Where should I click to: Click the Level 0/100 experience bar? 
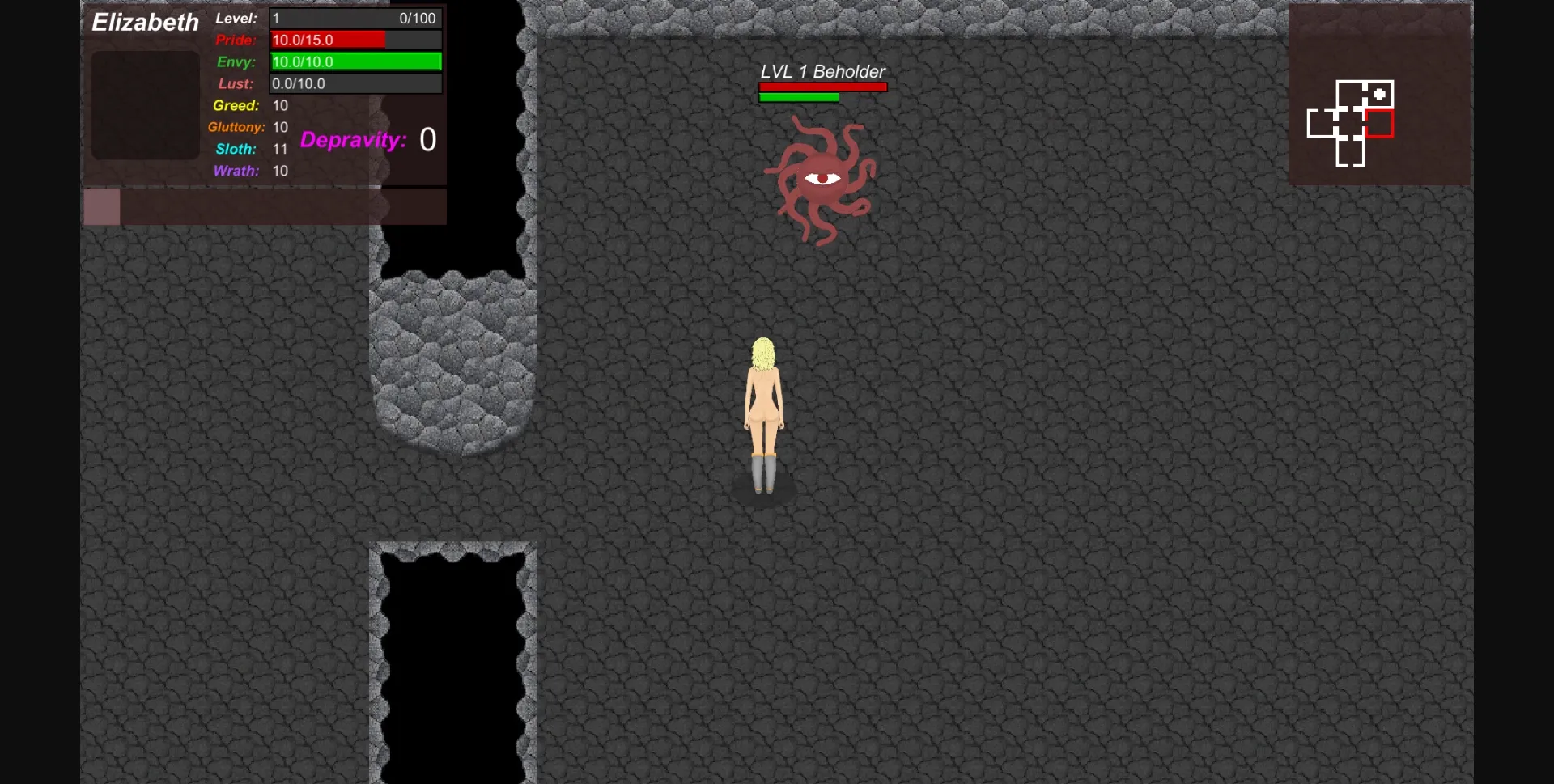(355, 18)
